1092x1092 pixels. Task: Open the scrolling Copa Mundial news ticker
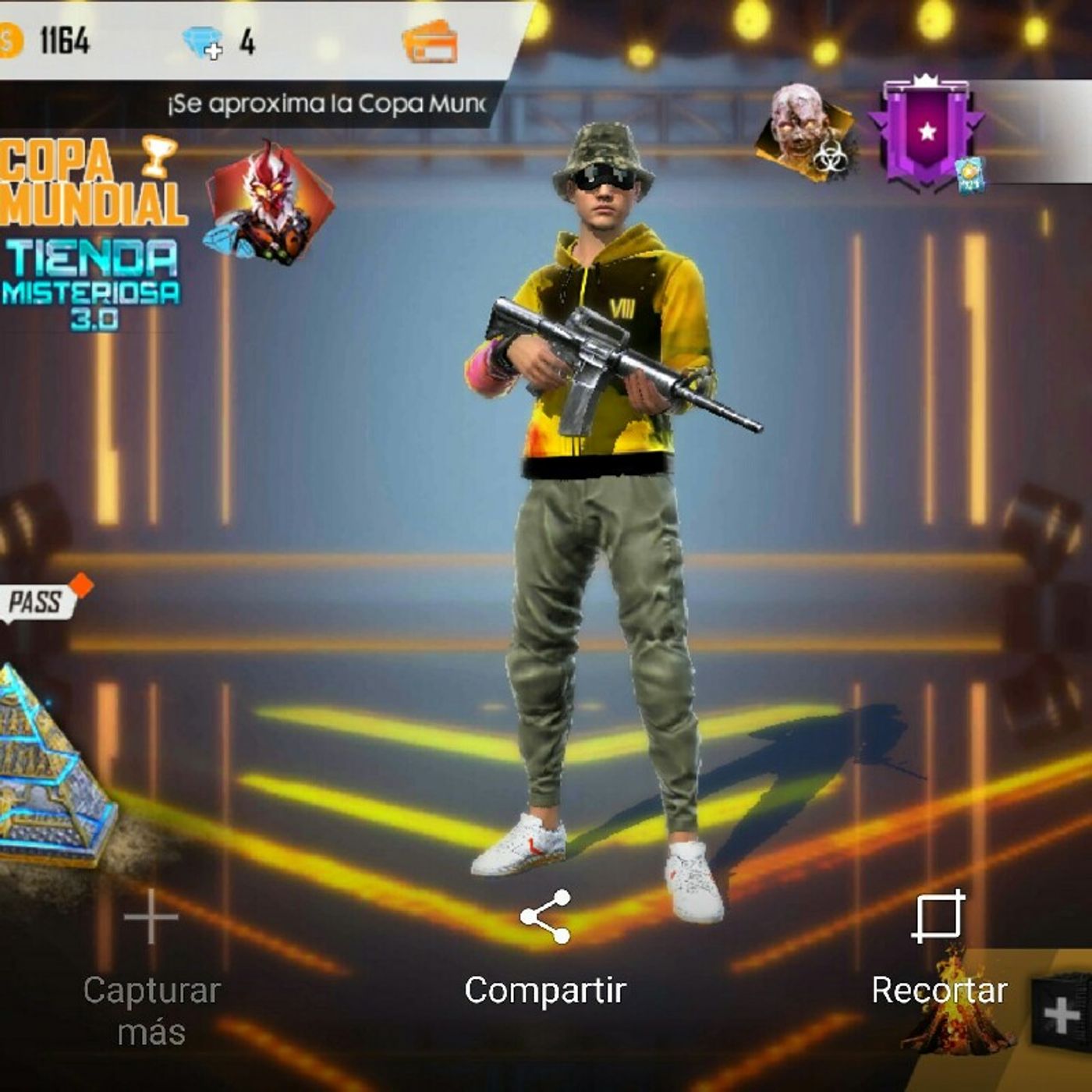(x=328, y=104)
